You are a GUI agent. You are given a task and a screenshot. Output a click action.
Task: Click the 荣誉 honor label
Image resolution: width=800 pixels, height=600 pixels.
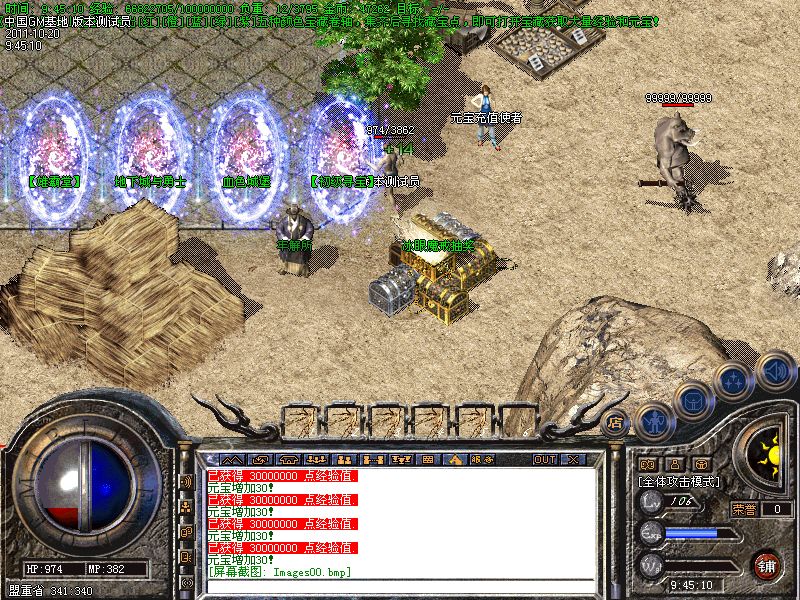coord(743,509)
